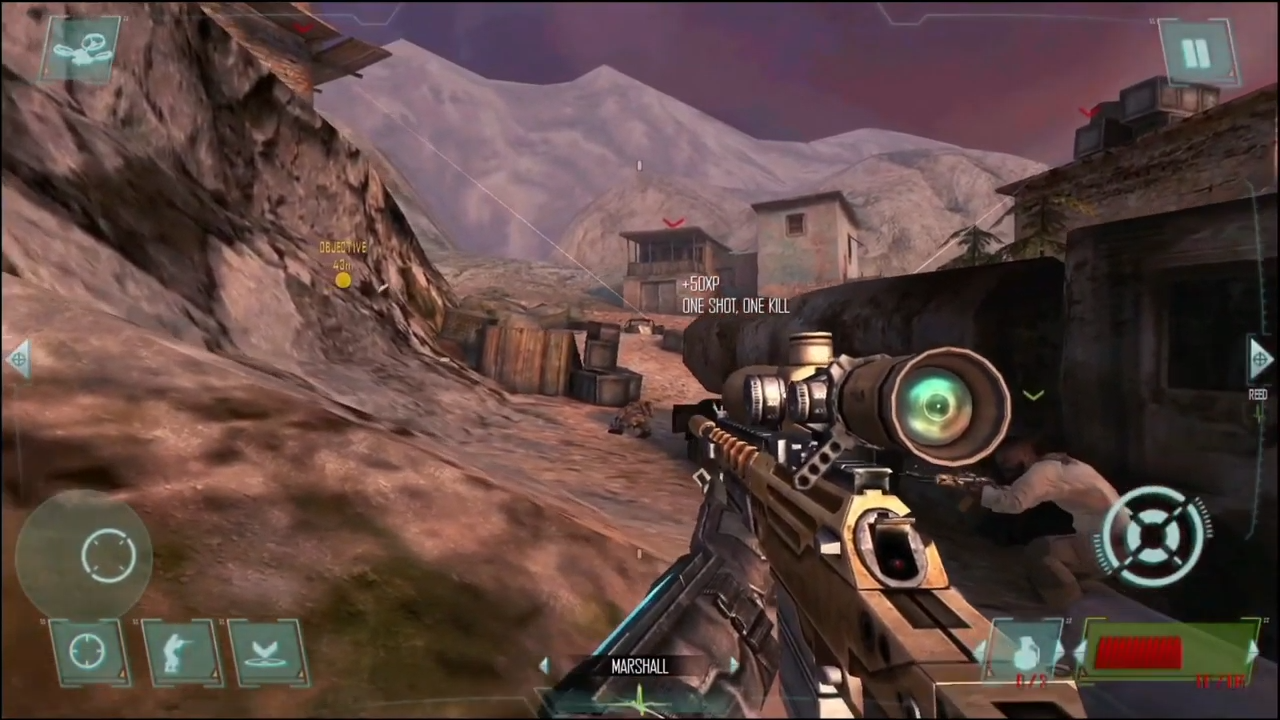Open the minimap drone view

click(x=82, y=48)
